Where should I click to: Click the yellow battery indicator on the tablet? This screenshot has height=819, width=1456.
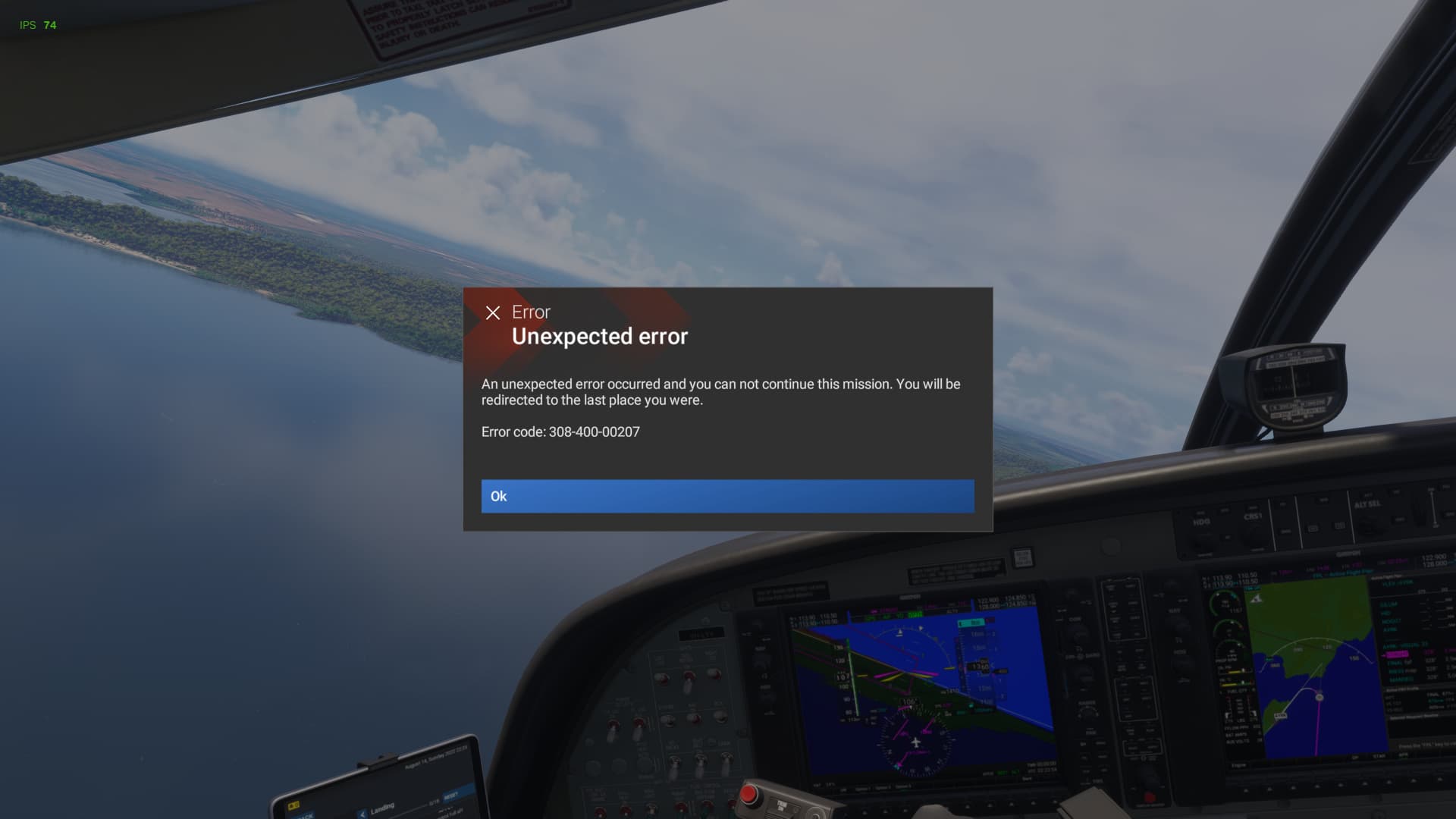(x=293, y=805)
